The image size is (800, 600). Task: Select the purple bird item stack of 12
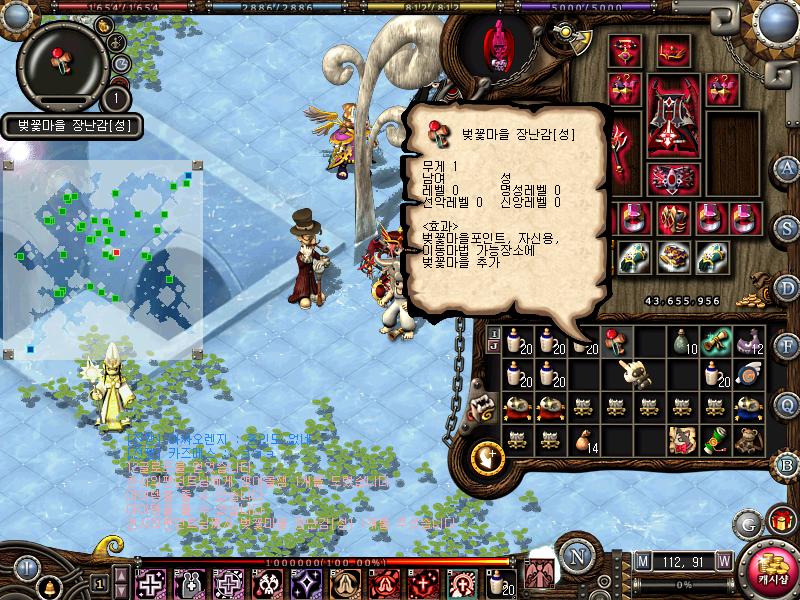(747, 343)
